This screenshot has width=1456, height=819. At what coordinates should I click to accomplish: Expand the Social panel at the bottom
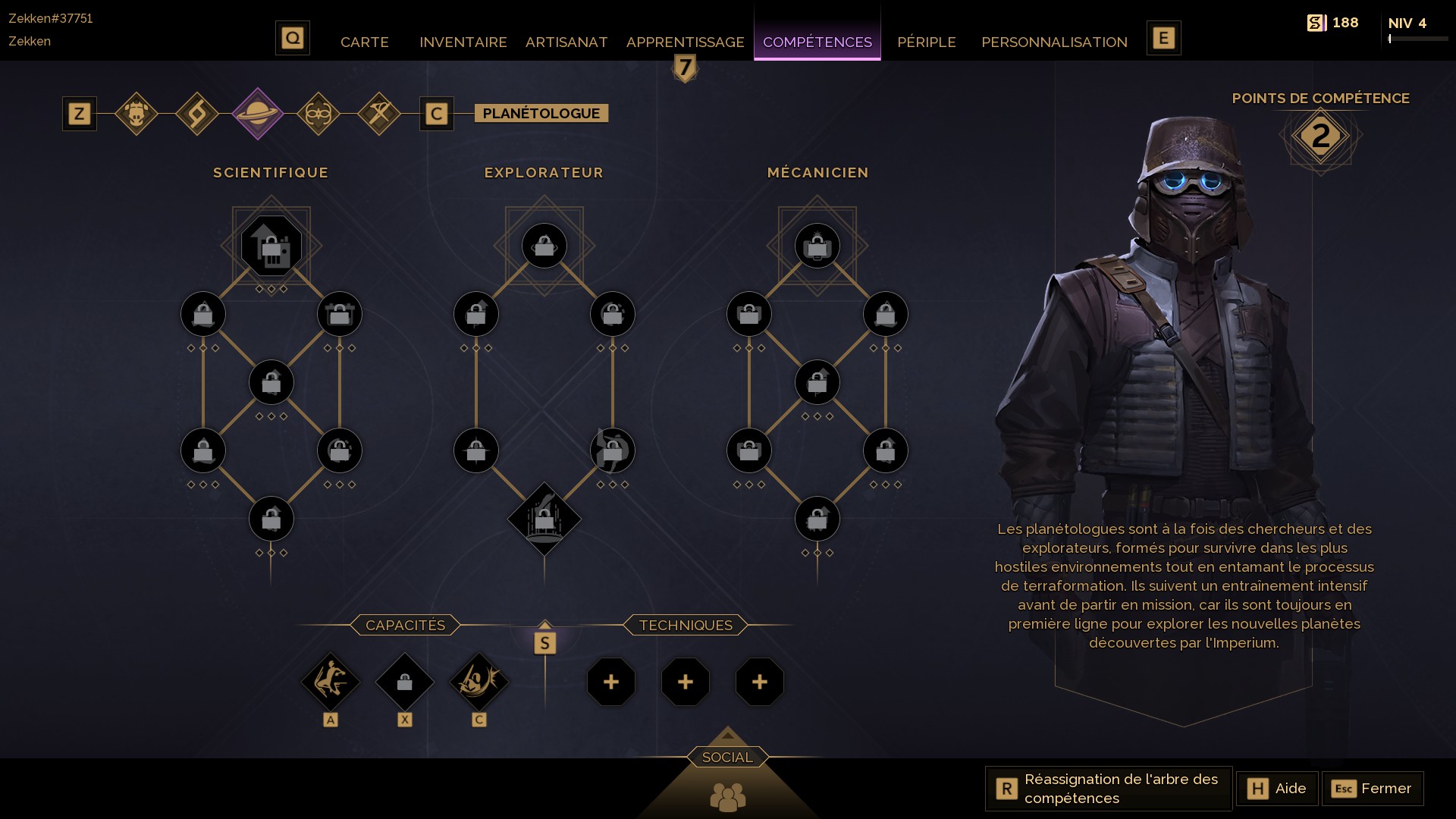(727, 756)
